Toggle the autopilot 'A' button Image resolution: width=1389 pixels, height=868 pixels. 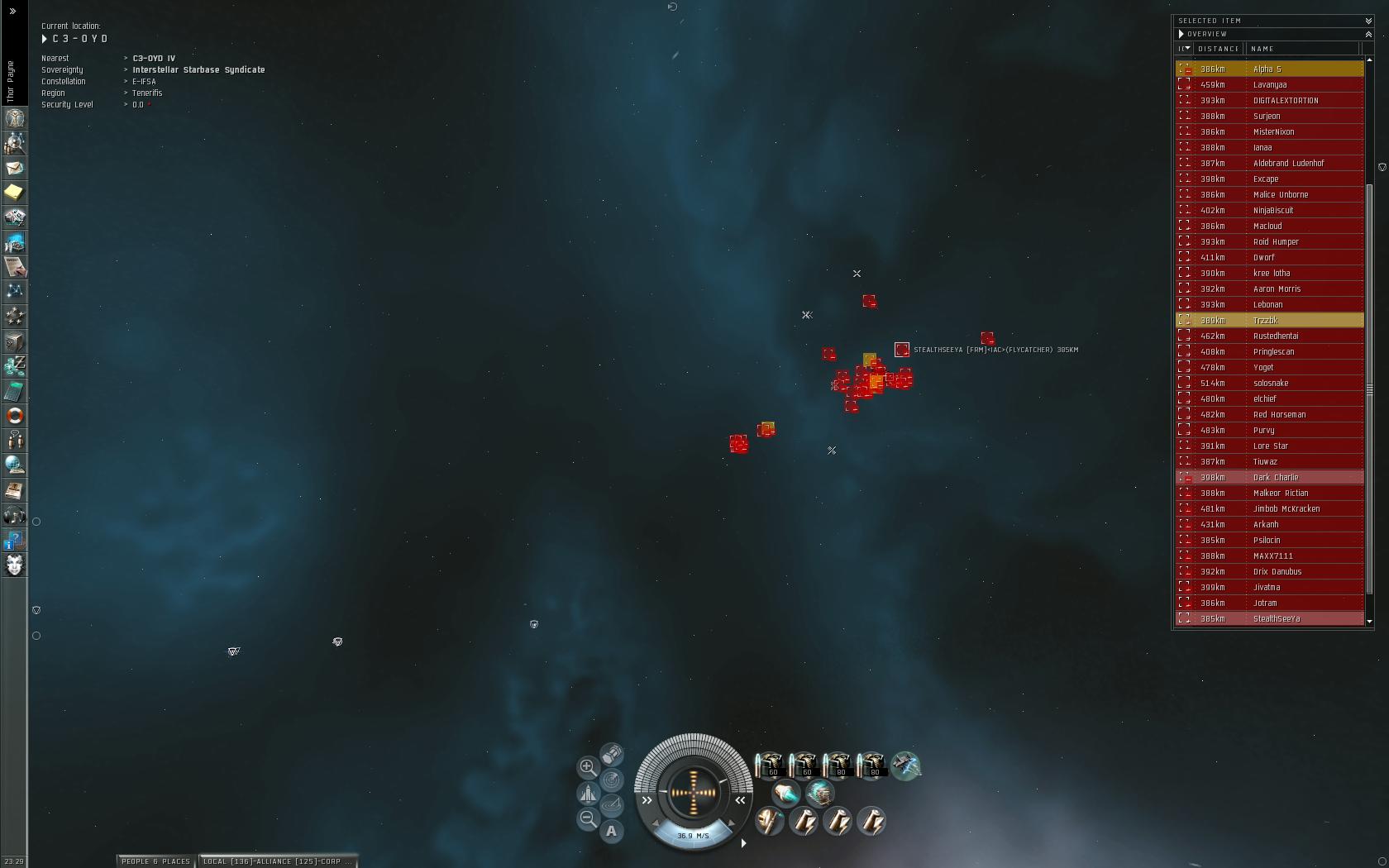tap(611, 831)
